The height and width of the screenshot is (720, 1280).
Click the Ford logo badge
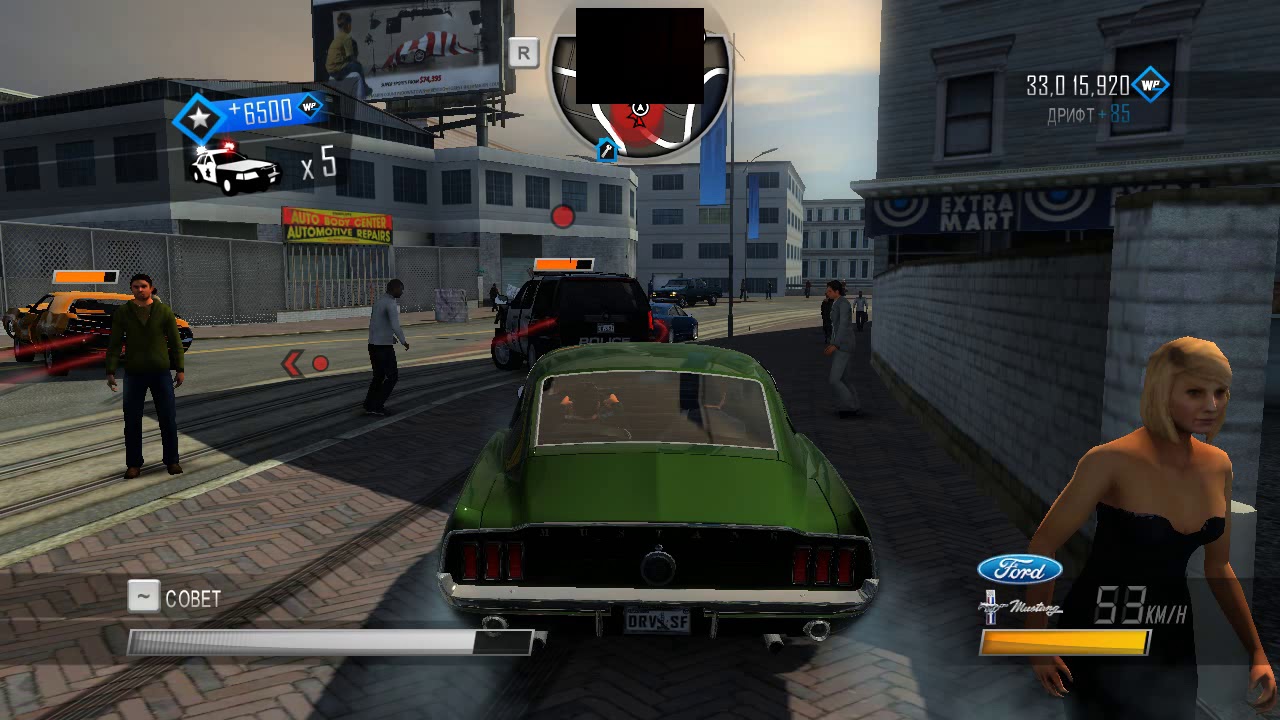(1019, 570)
